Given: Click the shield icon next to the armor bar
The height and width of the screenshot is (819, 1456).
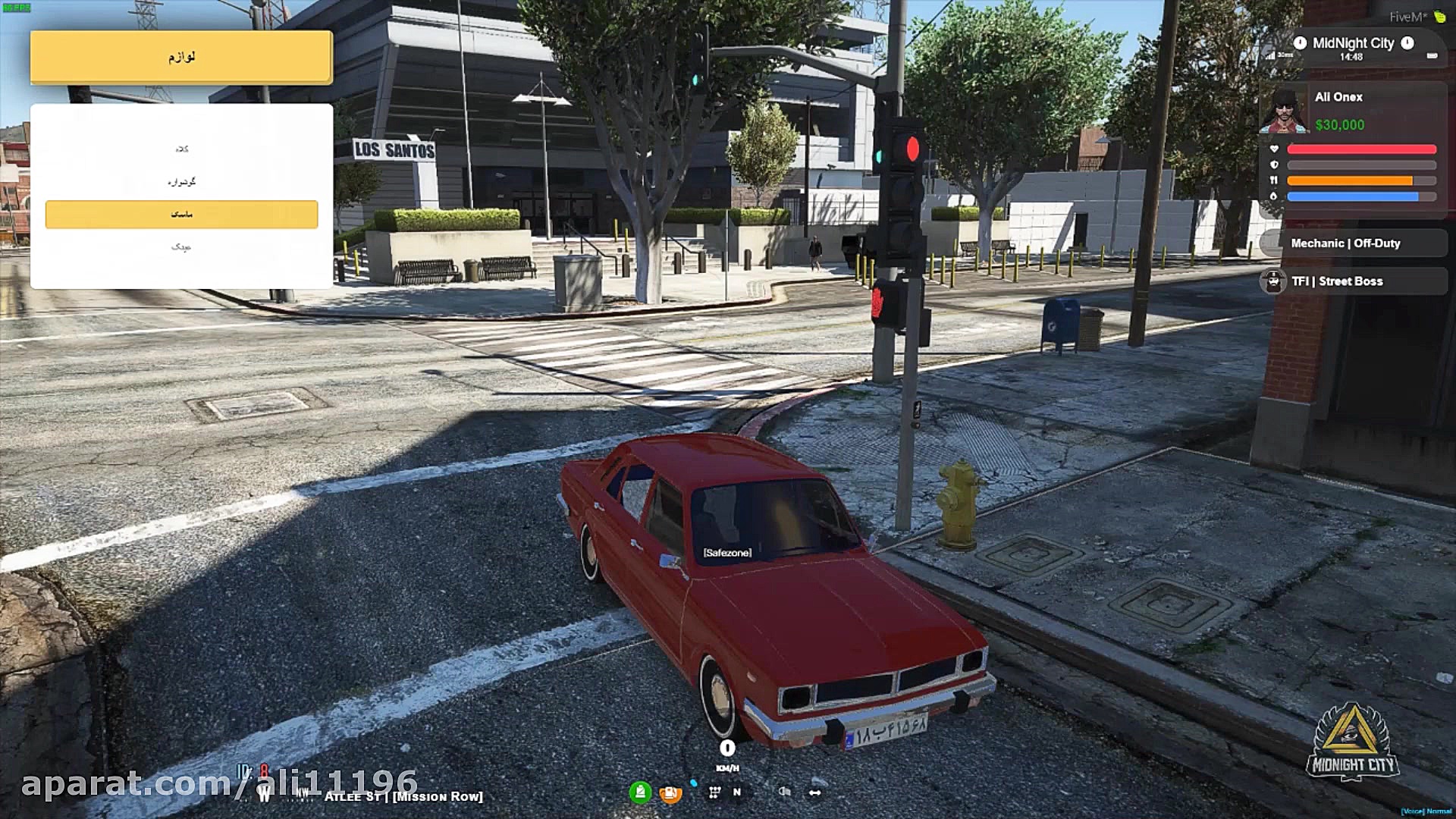Looking at the screenshot, I should [x=1274, y=165].
